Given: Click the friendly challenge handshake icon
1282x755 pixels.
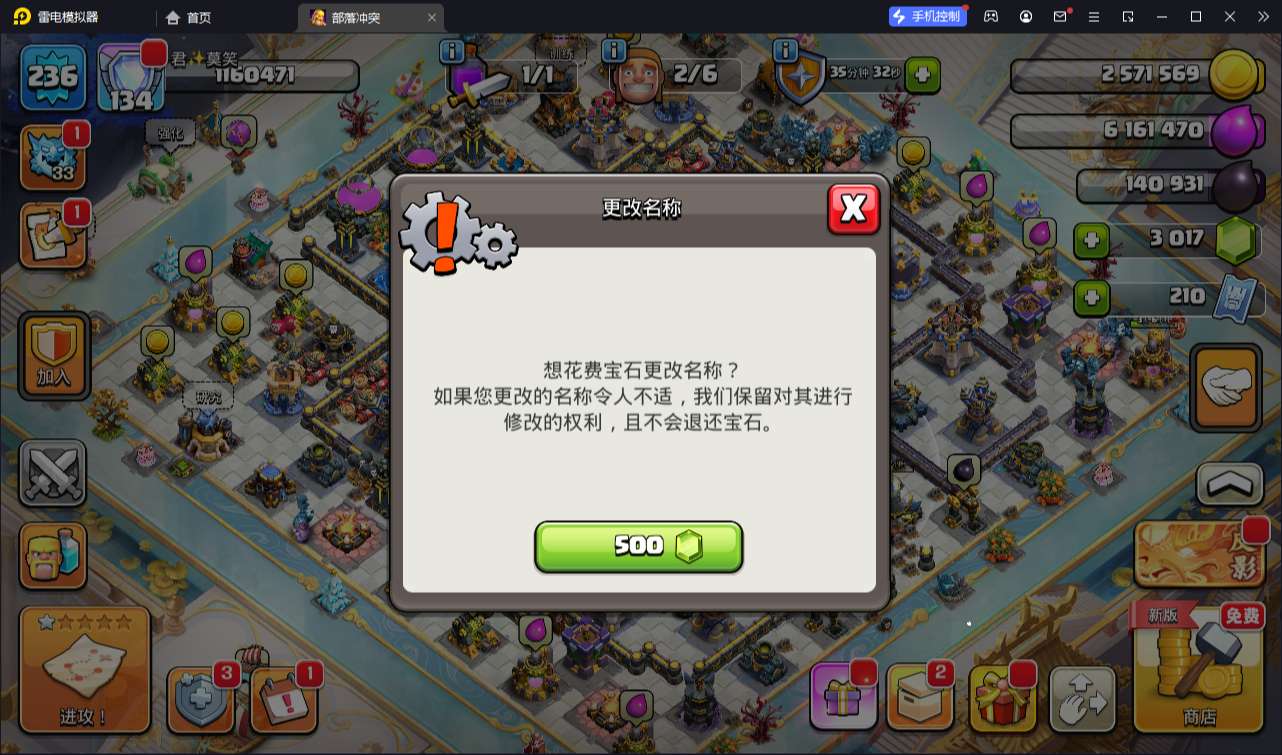Looking at the screenshot, I should tap(1227, 388).
